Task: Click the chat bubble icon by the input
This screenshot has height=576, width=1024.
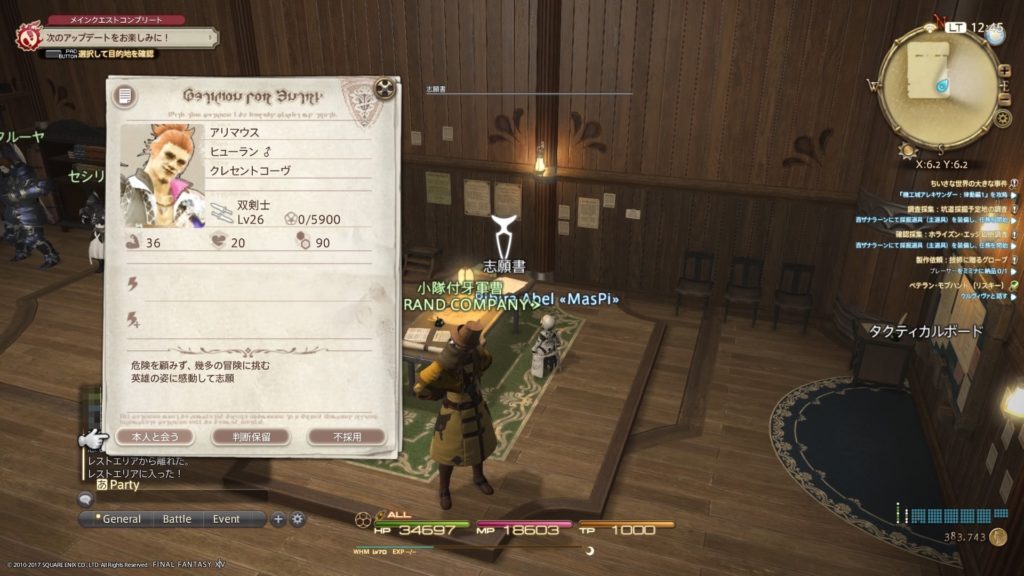Action: 86,499
